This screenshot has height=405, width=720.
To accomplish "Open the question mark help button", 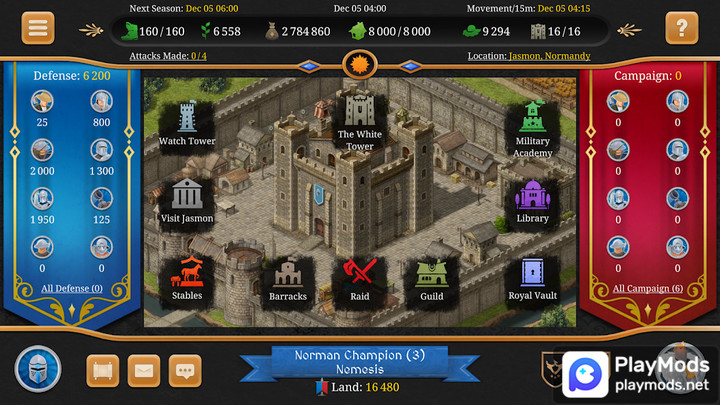I will coord(682,27).
